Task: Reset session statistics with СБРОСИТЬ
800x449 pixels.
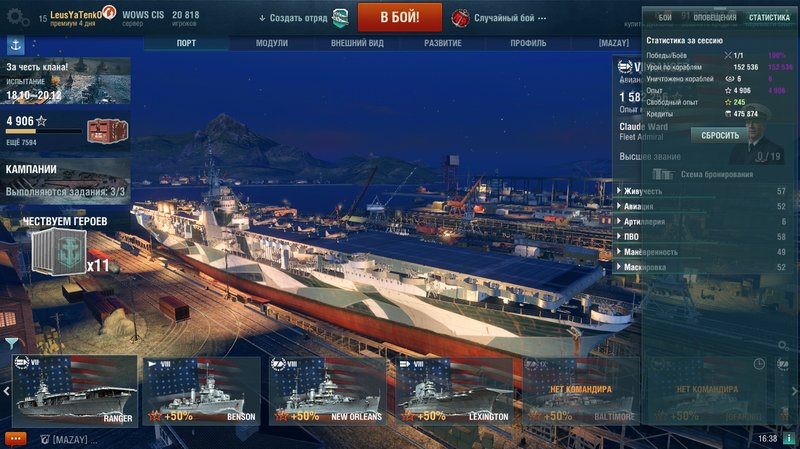Action: click(720, 135)
